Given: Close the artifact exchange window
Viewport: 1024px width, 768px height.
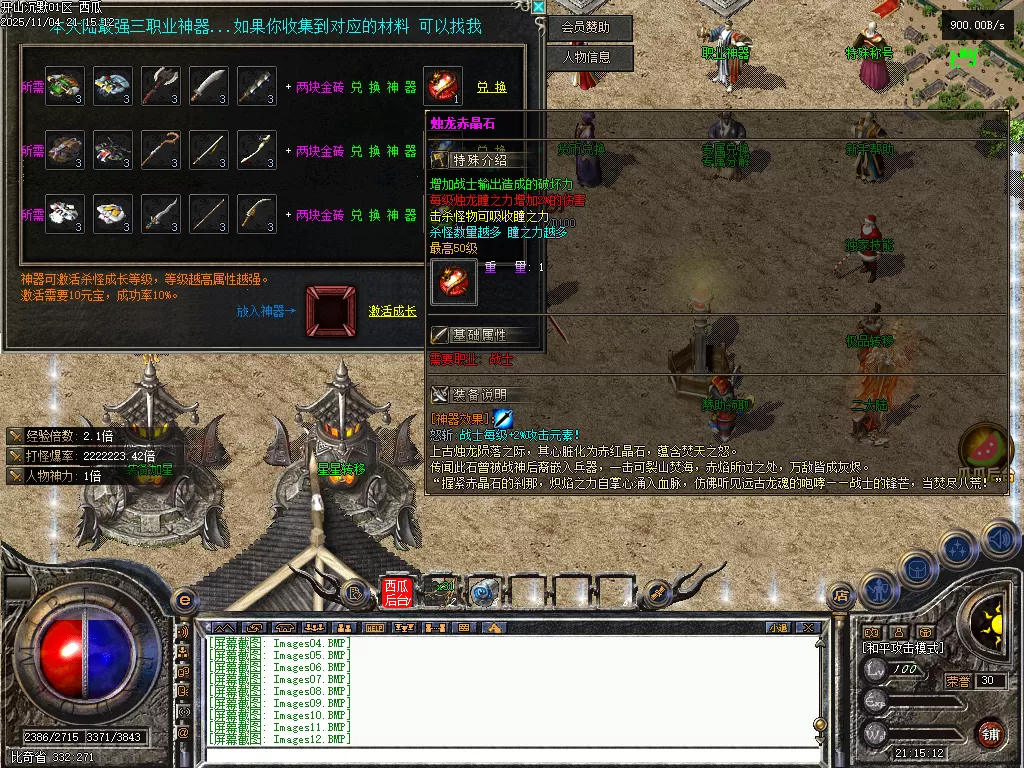Looking at the screenshot, I should click(539, 7).
